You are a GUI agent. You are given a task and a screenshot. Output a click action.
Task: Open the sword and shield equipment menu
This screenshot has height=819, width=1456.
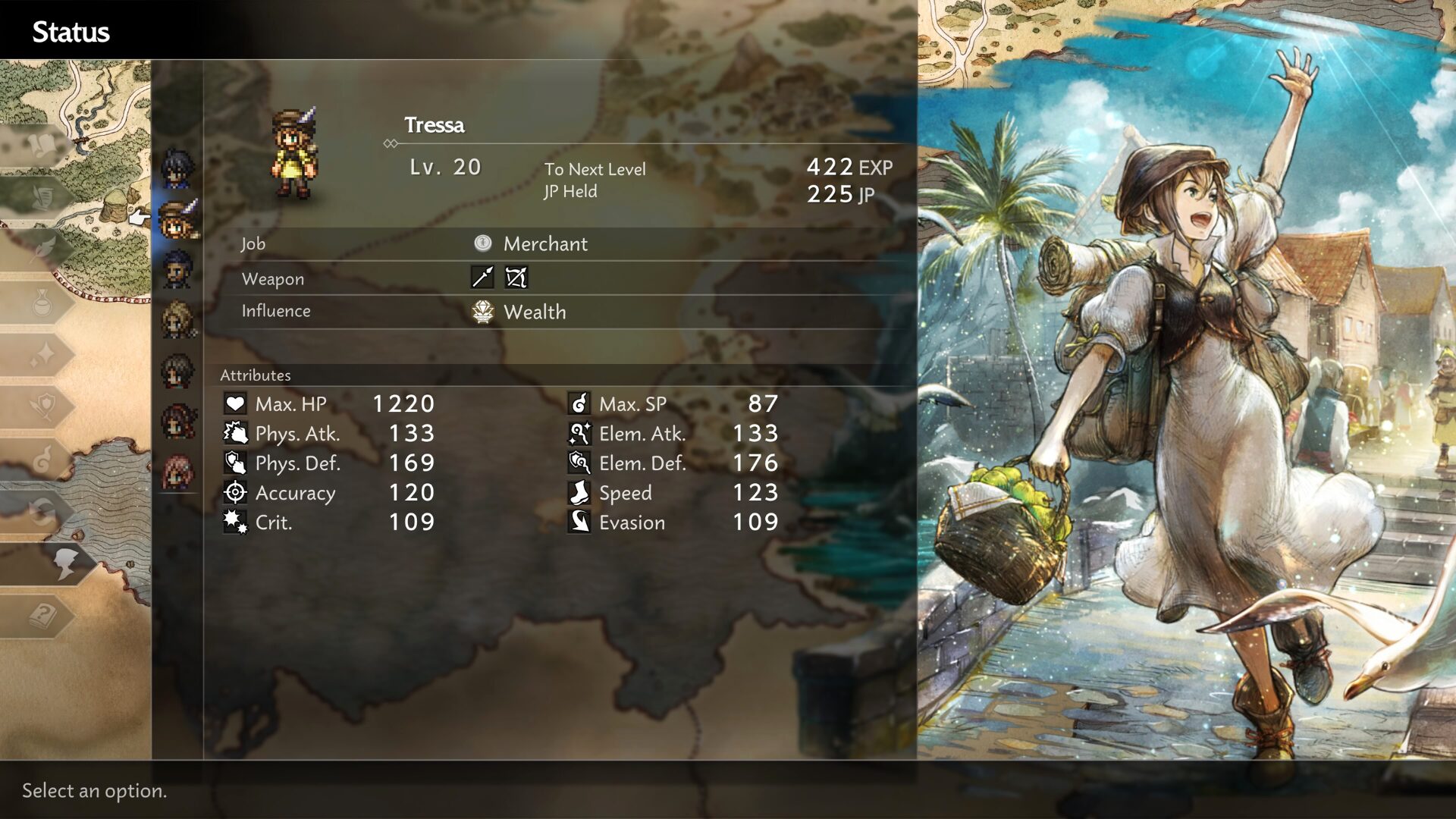click(x=42, y=406)
